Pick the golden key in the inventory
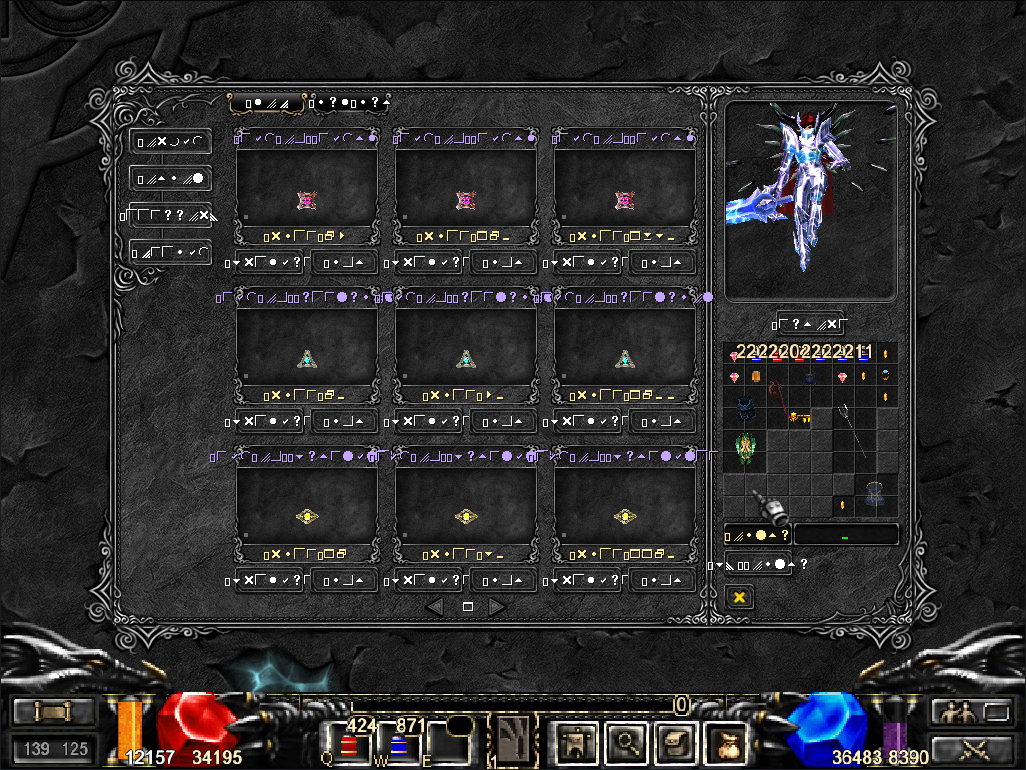Screen dimensions: 1026x770 point(798,418)
